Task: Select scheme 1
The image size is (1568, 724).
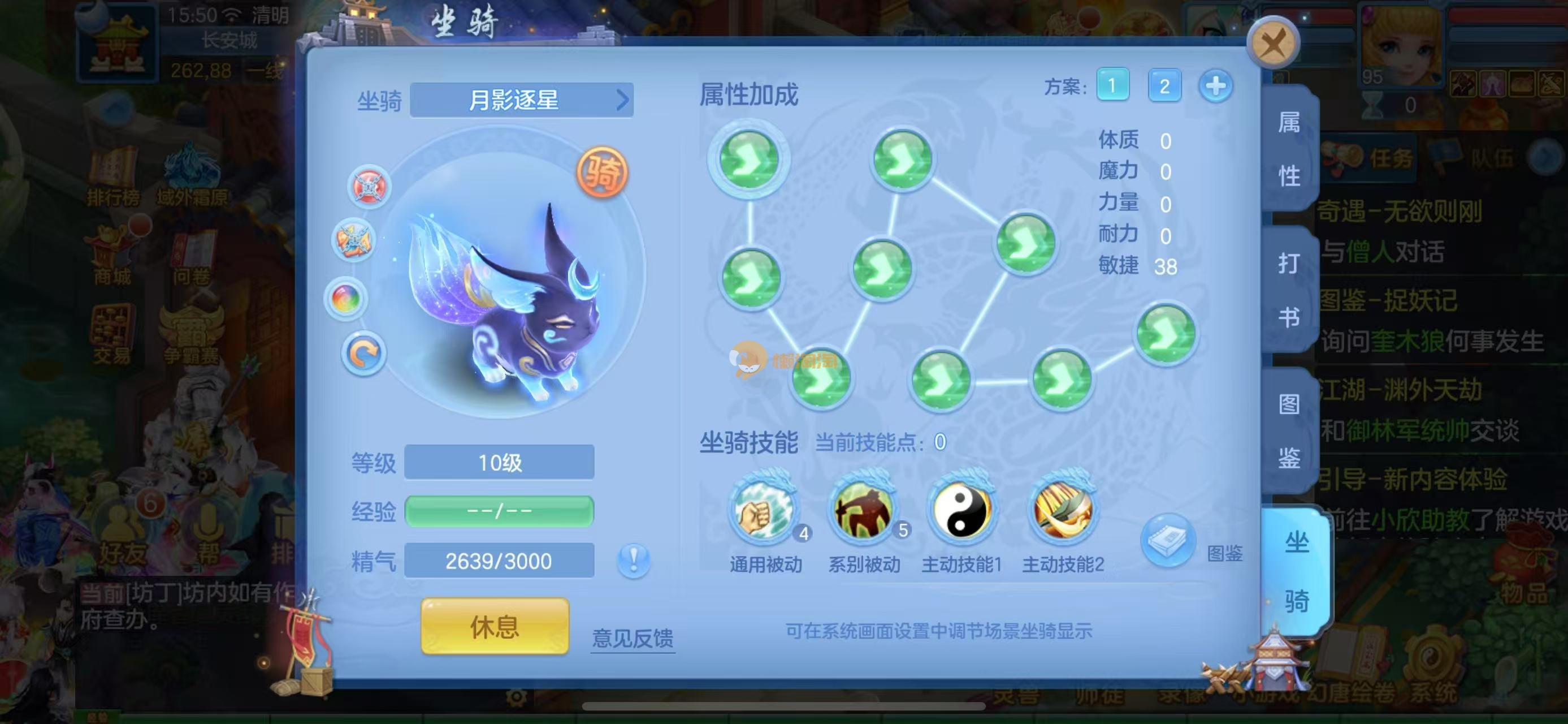Action: [x=1112, y=86]
